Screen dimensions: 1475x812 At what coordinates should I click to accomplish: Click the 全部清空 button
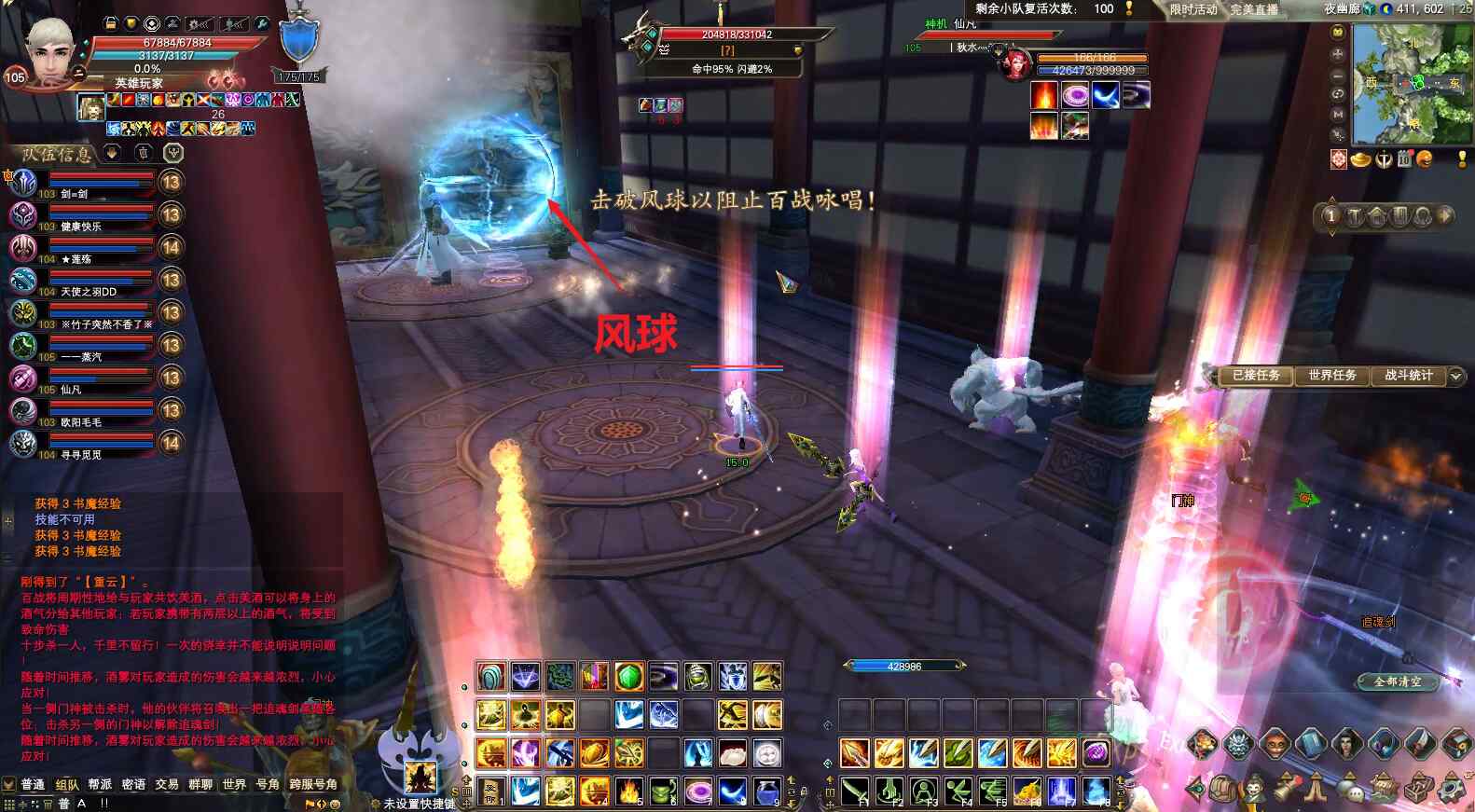1397,681
